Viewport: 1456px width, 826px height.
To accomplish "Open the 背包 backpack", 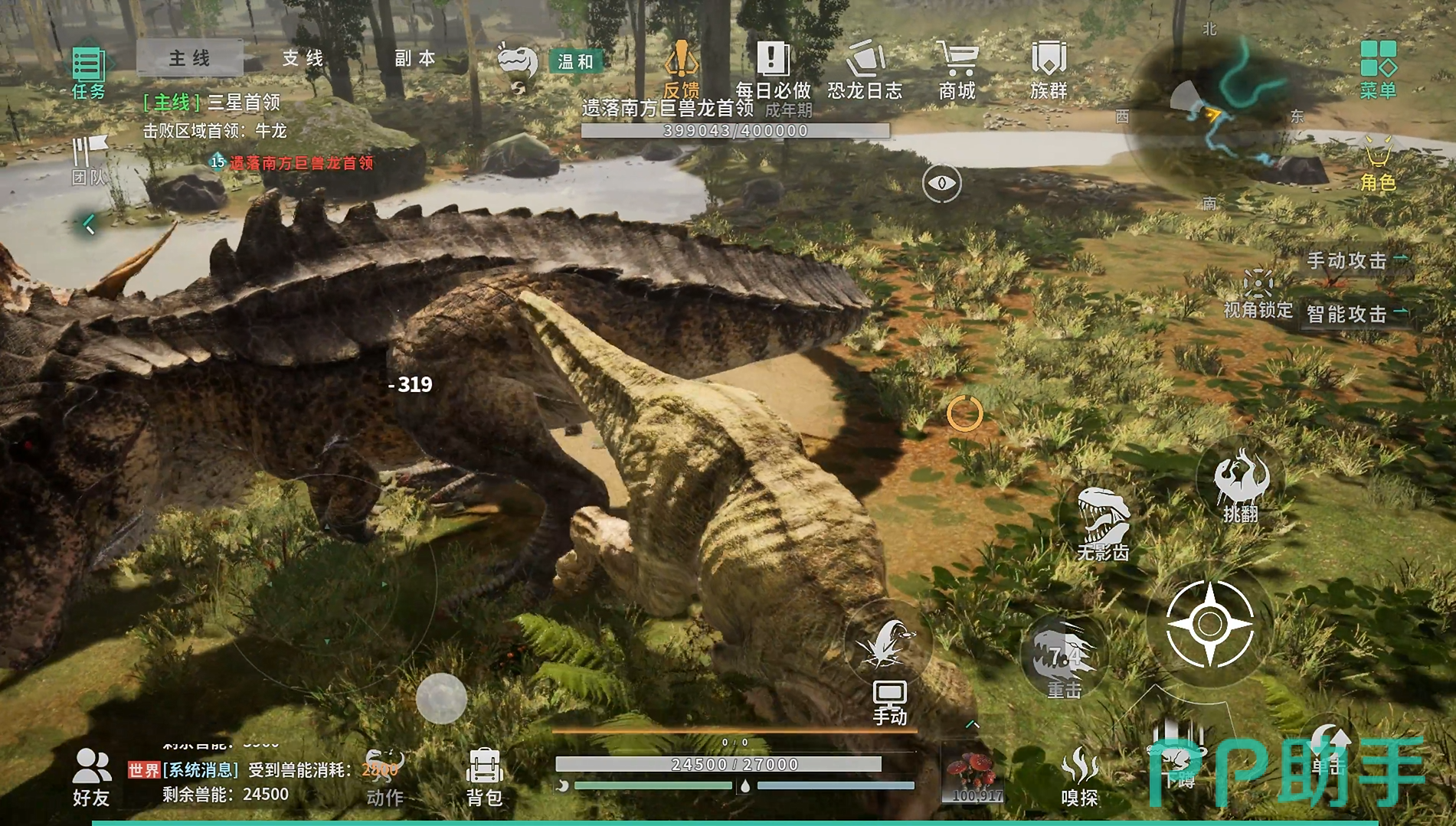I will (x=484, y=775).
